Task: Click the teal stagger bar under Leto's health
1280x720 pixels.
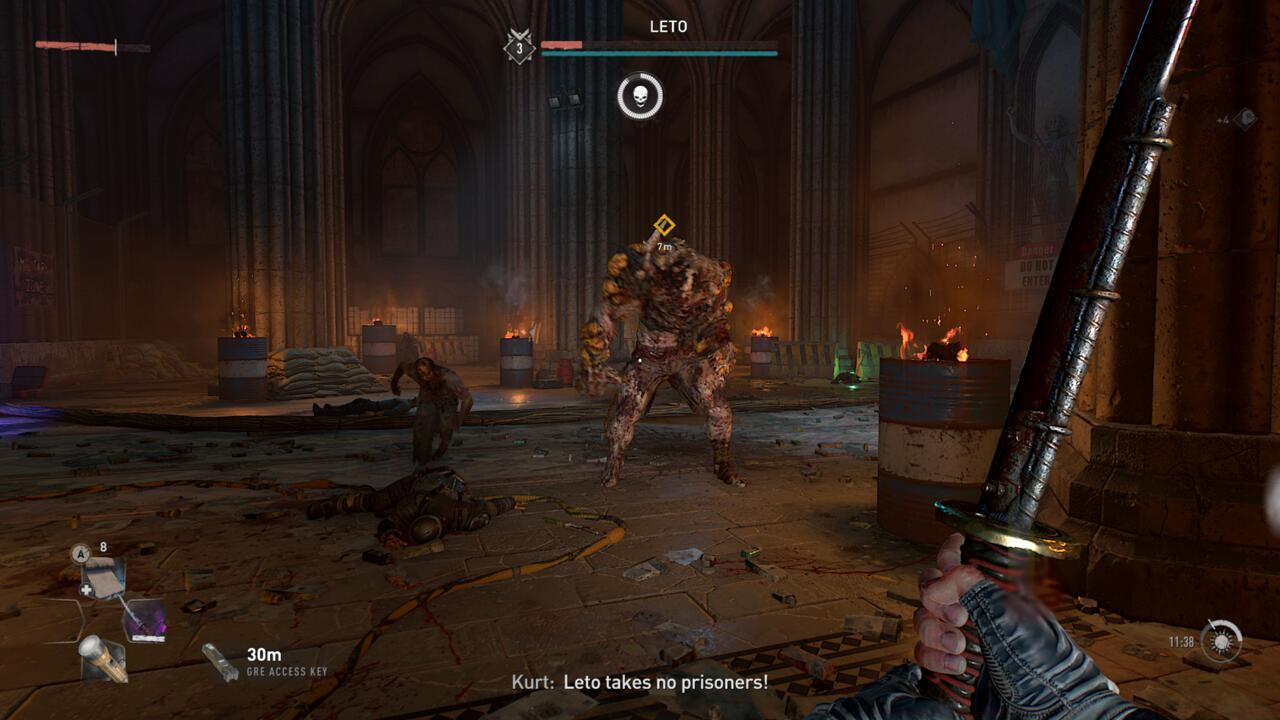Action: (658, 52)
